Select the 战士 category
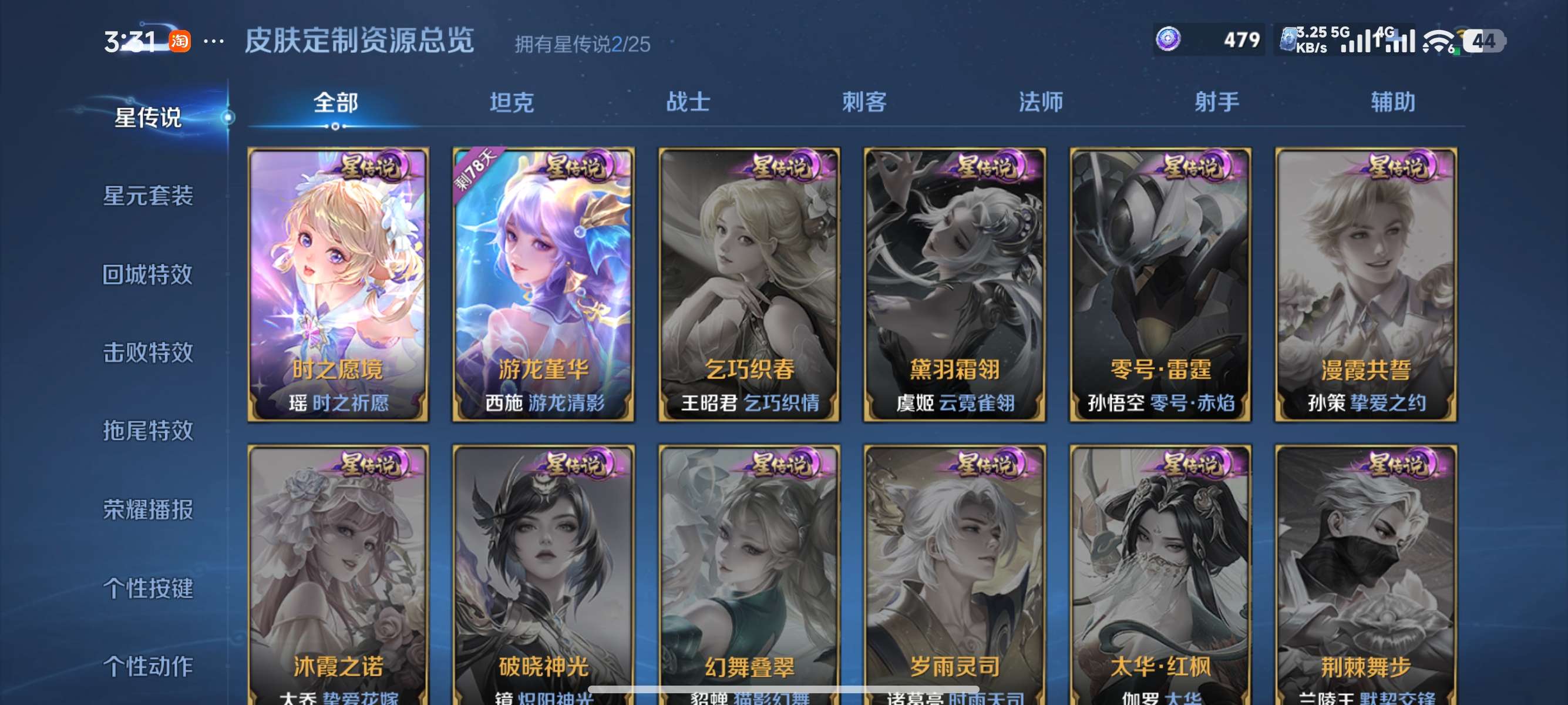This screenshot has height=705, width=1568. click(x=688, y=102)
